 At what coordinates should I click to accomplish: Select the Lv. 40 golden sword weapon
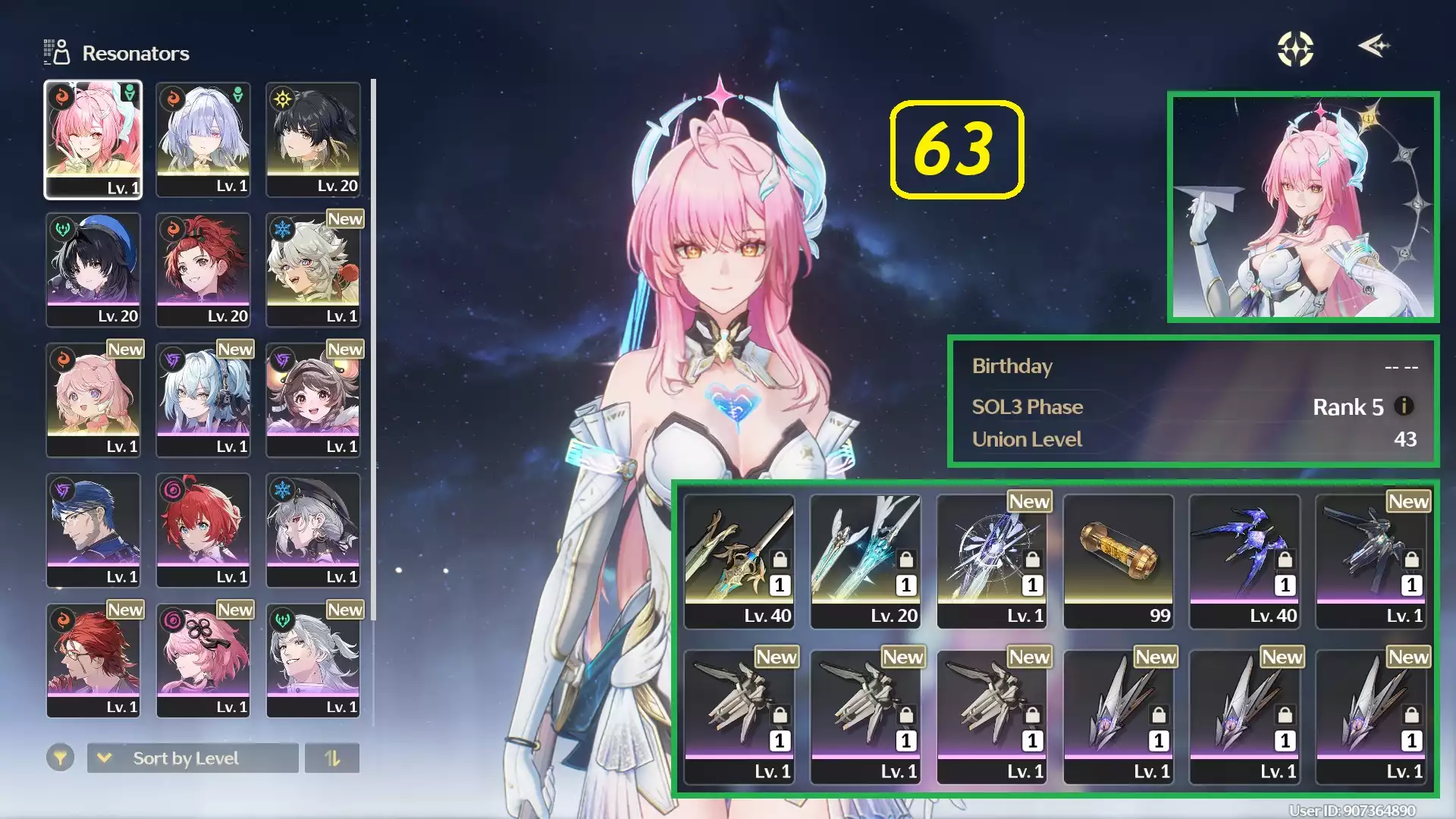pos(739,561)
